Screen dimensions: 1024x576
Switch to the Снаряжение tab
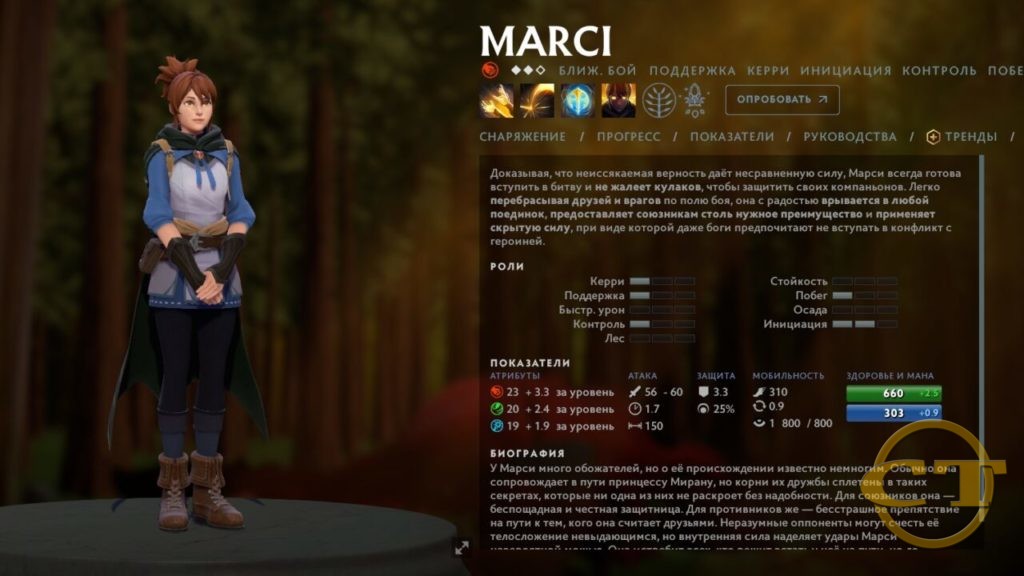(522, 137)
